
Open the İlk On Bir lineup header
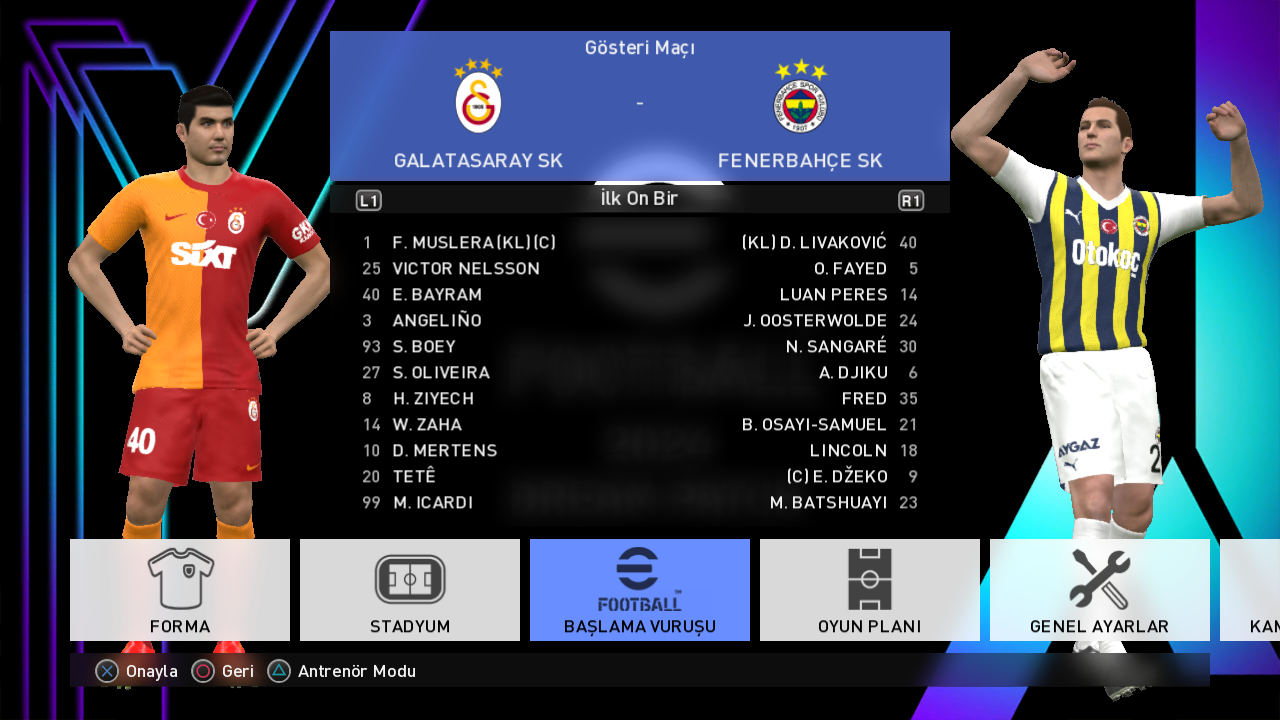coord(639,199)
